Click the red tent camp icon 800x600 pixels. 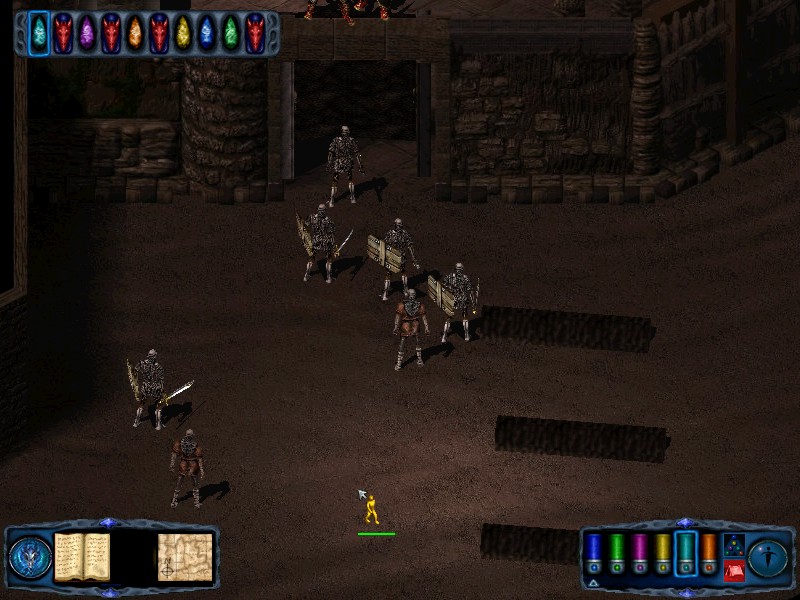[733, 570]
